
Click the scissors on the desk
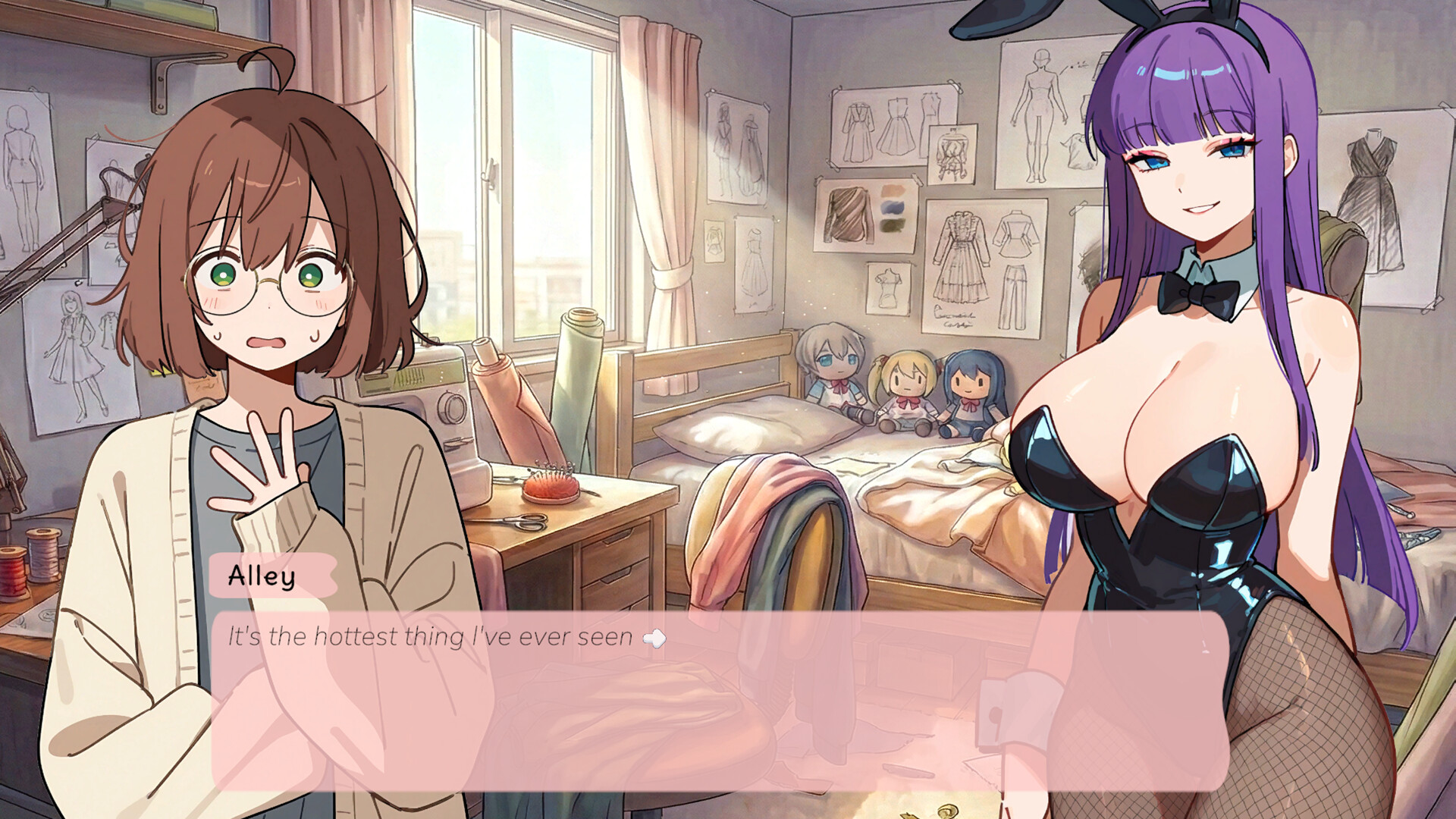(523, 523)
